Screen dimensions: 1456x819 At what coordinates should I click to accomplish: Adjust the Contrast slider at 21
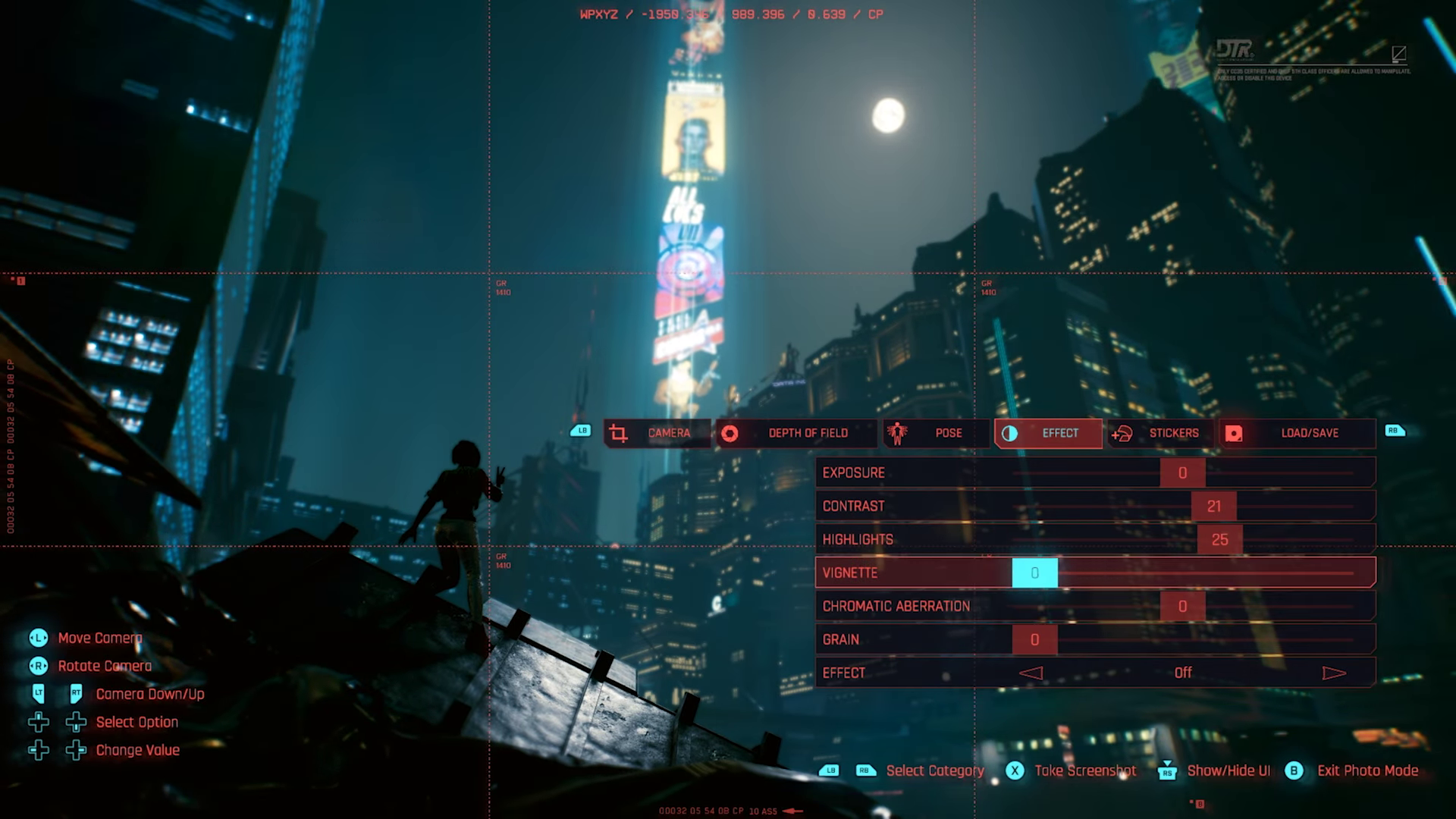(1213, 507)
